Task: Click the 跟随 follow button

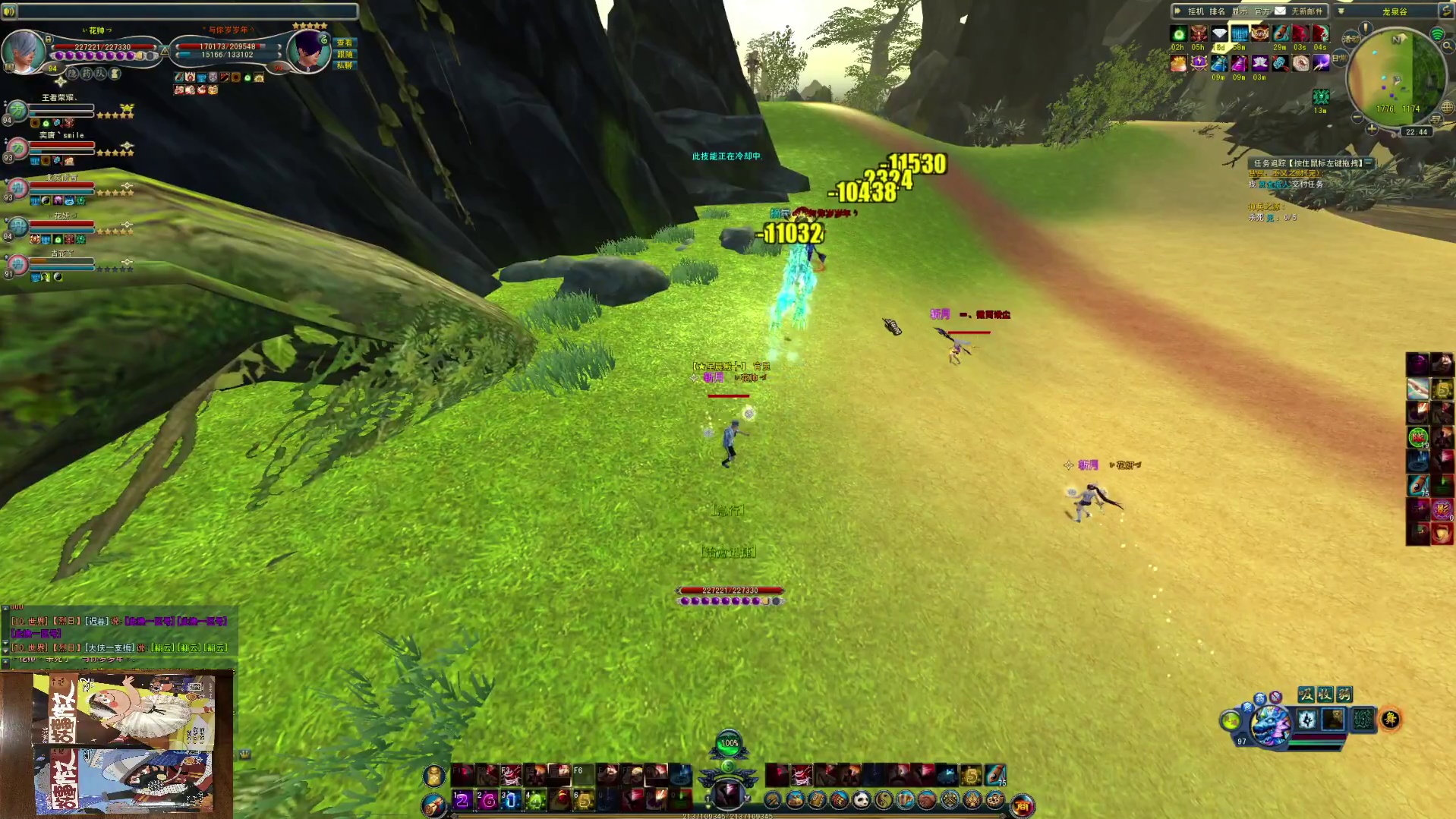Action: [x=345, y=55]
